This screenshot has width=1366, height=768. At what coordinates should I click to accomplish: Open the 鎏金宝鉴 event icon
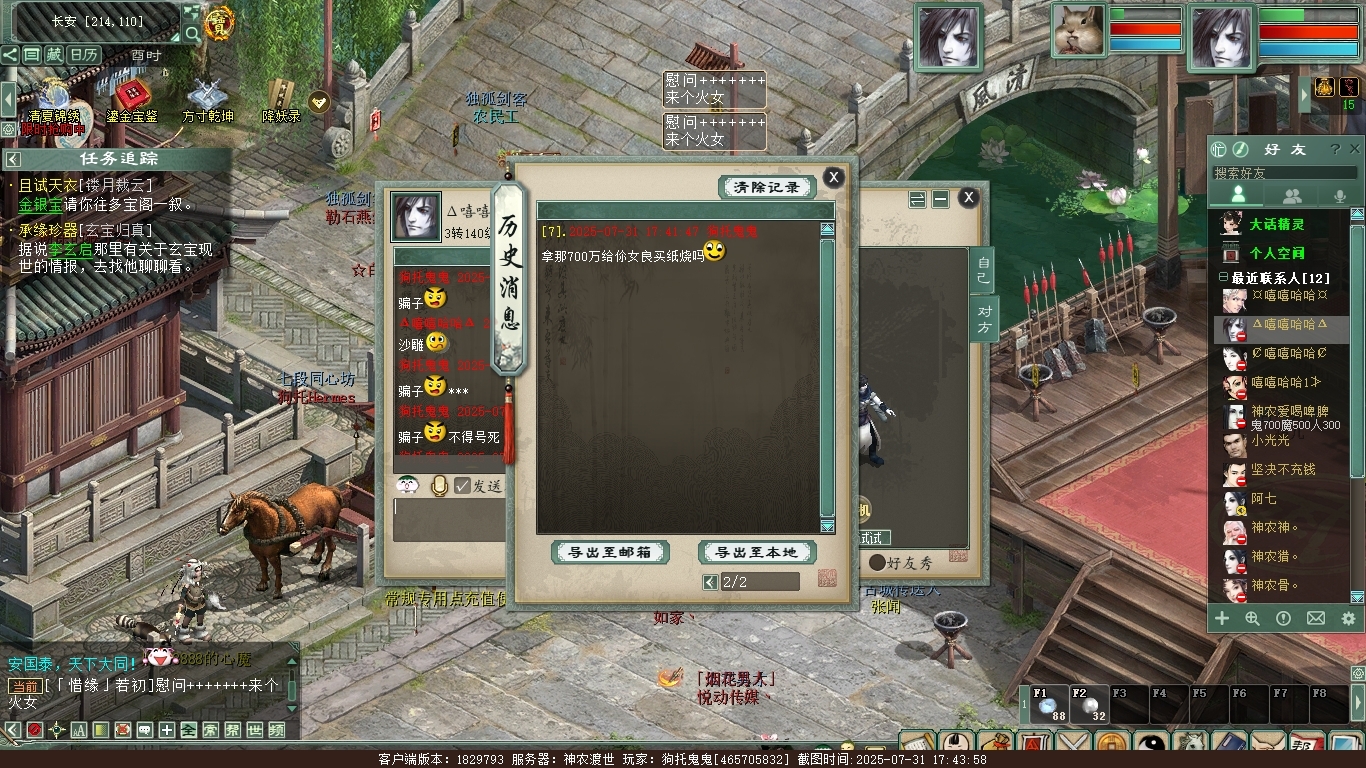click(131, 100)
